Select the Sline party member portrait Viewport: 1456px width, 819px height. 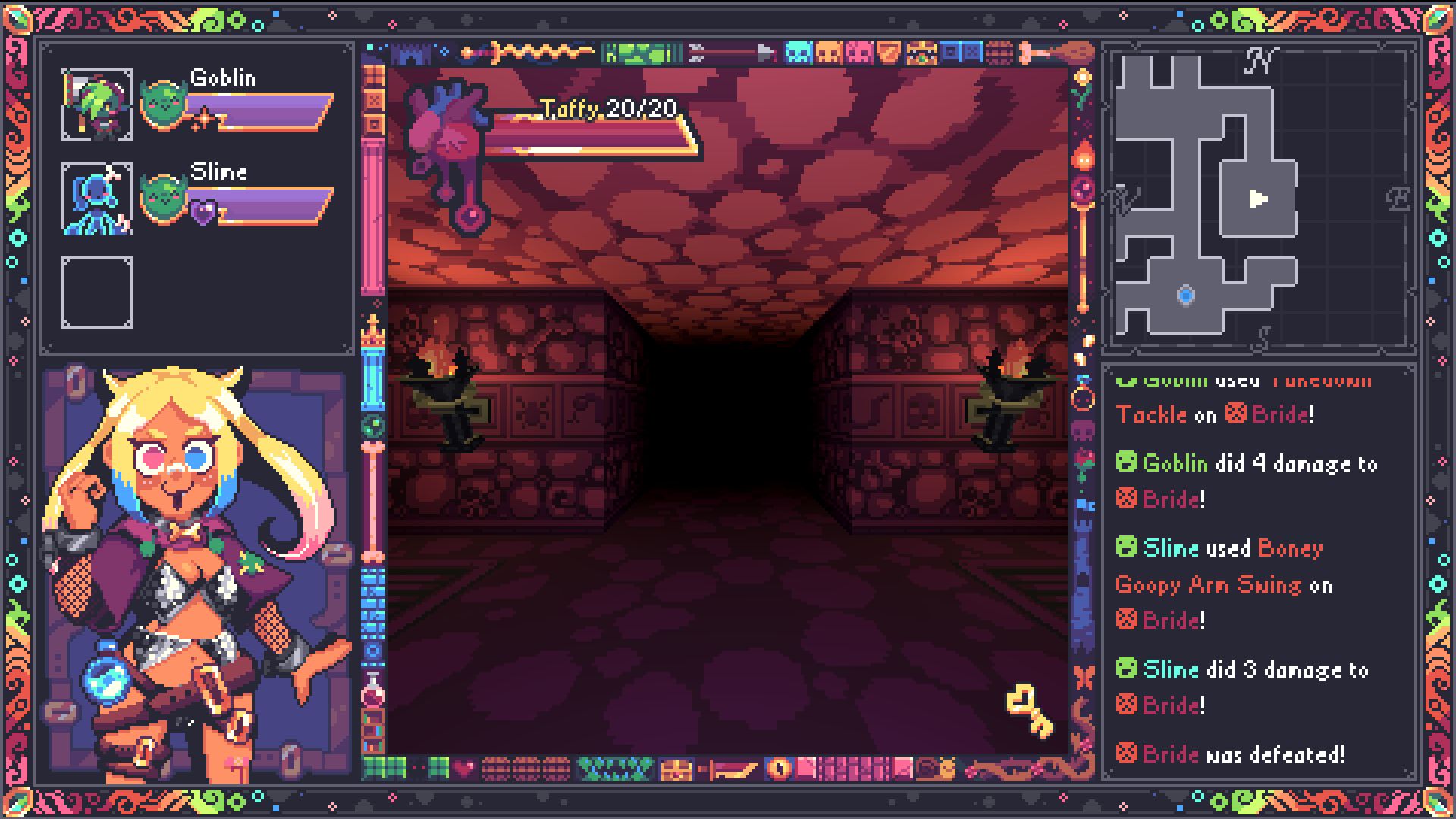(x=97, y=199)
